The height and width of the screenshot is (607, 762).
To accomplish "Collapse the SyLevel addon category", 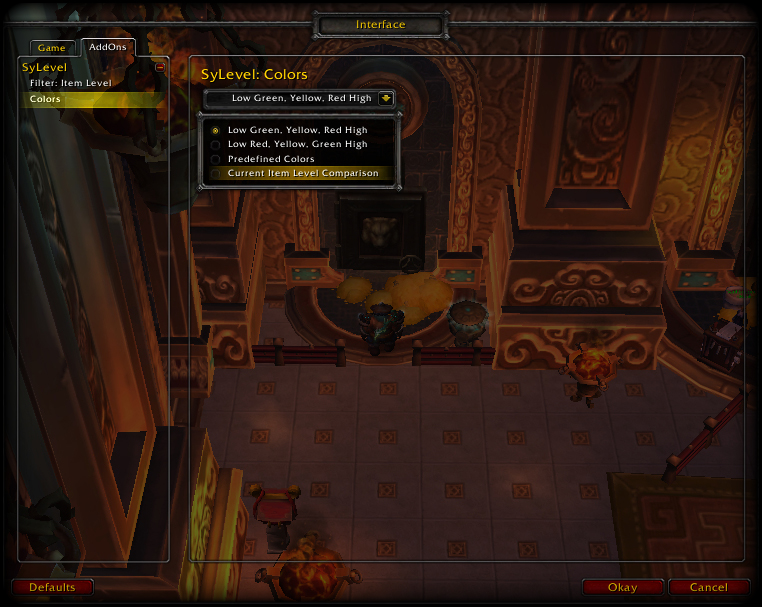I will [x=160, y=67].
